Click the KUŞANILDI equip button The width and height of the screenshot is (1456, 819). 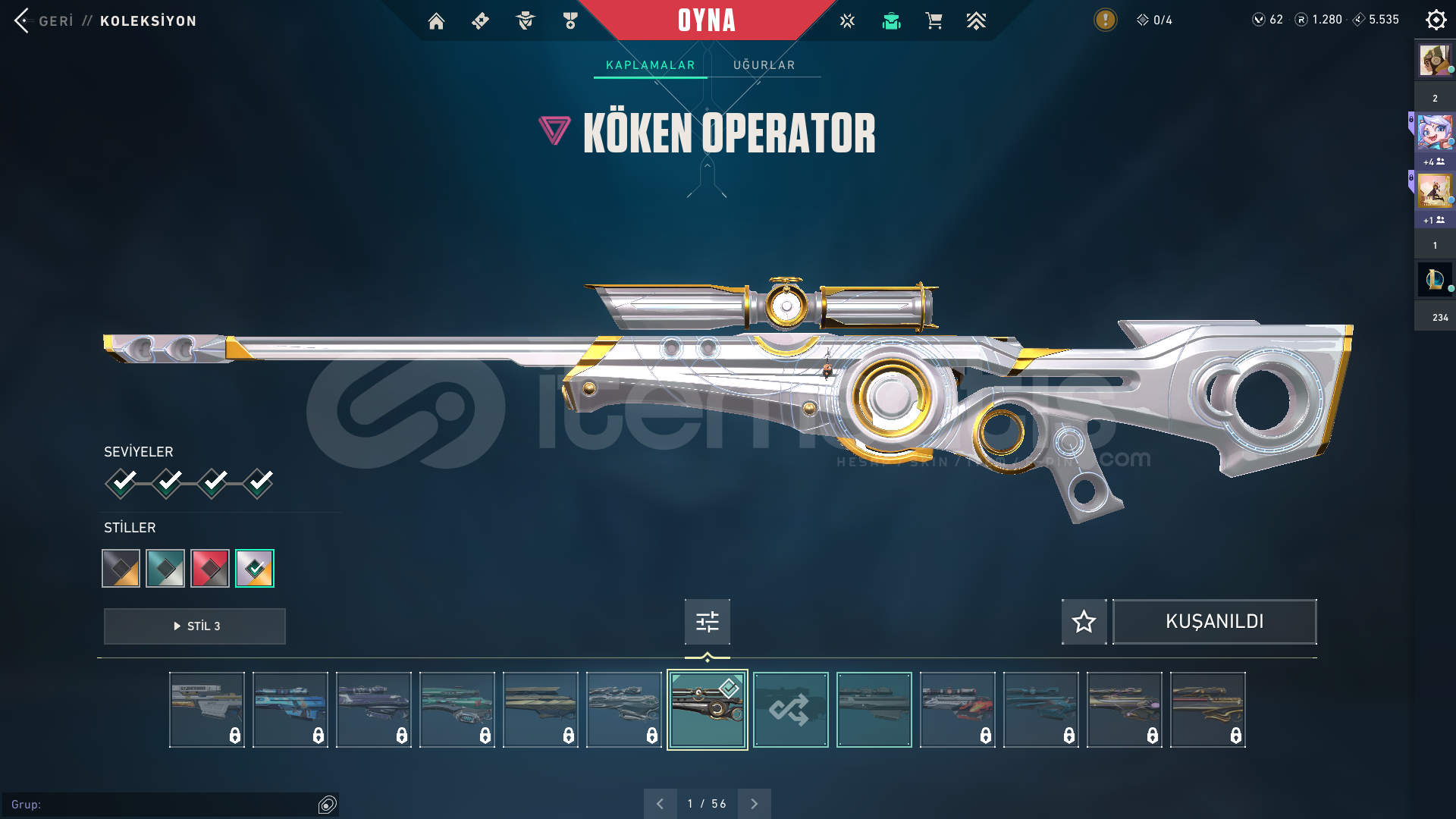pyautogui.click(x=1214, y=622)
